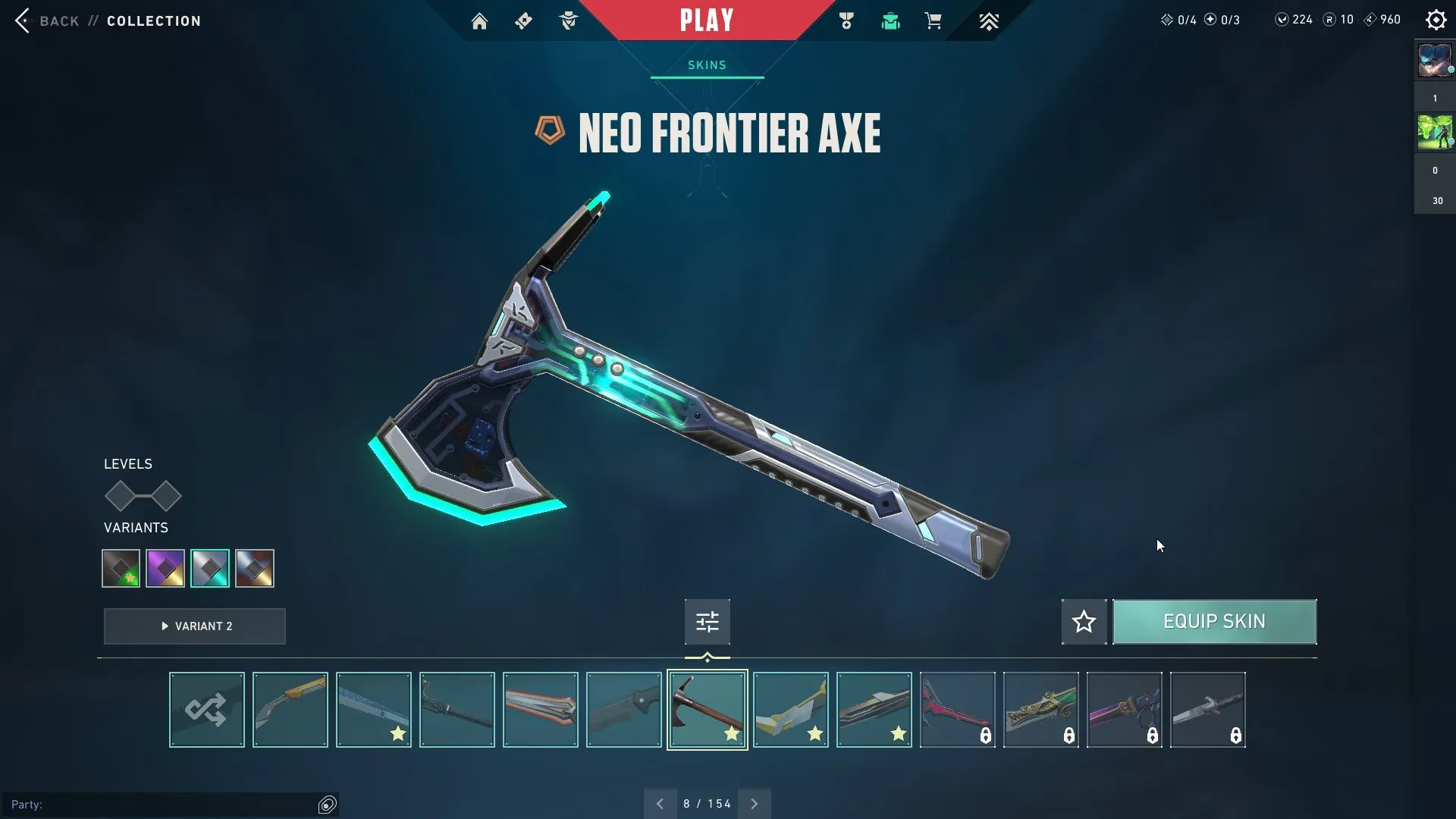
Task: Select the purple variant color swatch
Action: [x=165, y=568]
